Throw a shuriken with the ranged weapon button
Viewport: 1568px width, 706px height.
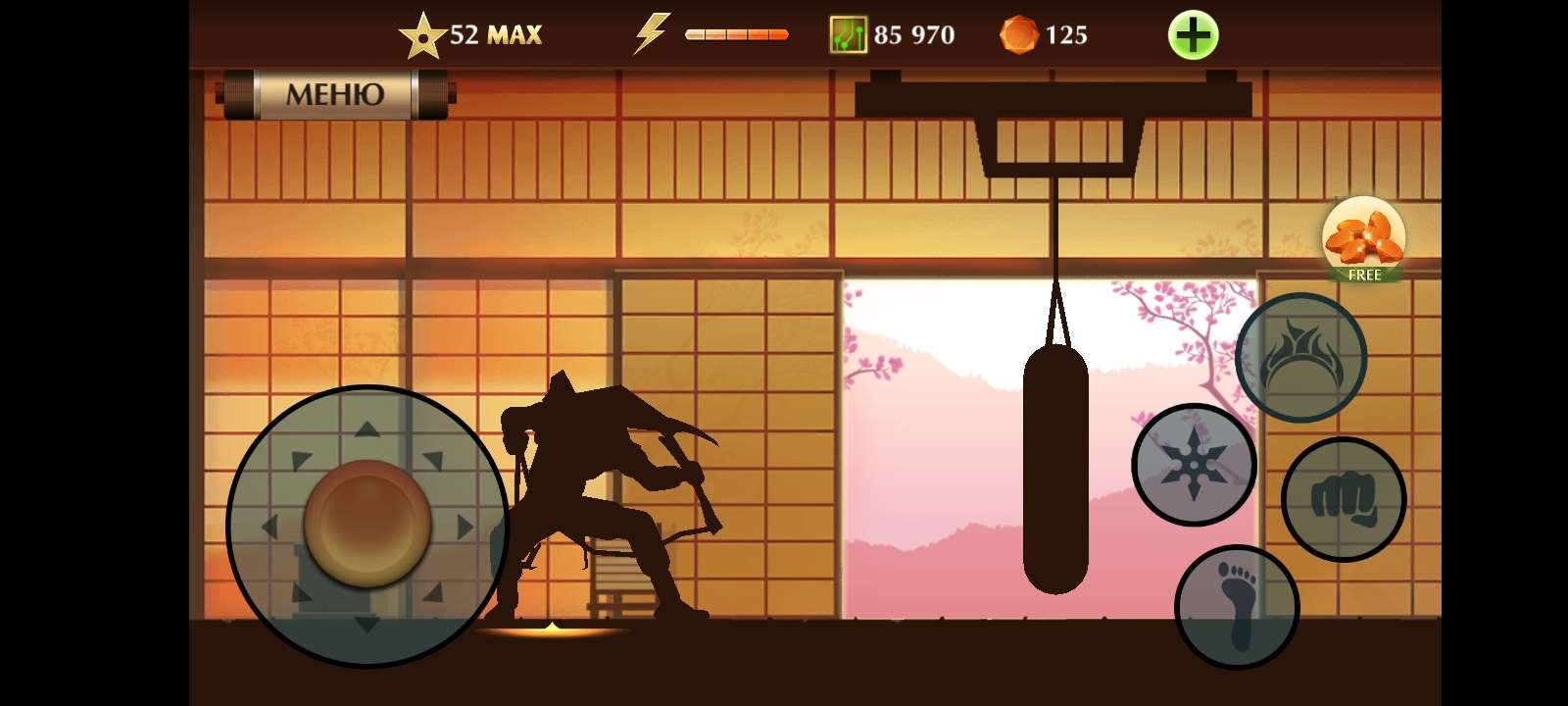1193,465
